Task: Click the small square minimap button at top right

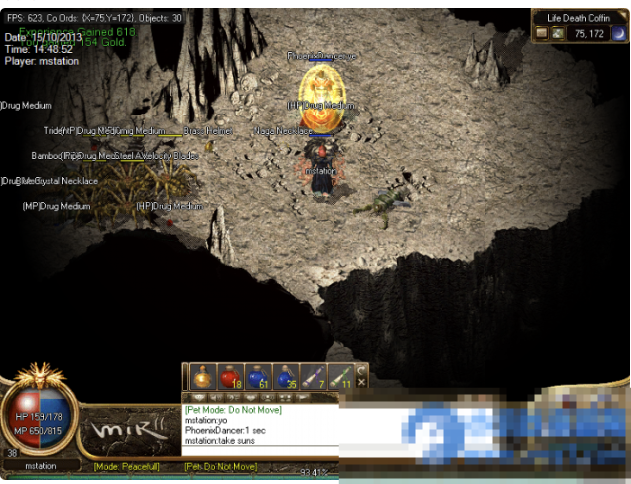Action: (541, 33)
